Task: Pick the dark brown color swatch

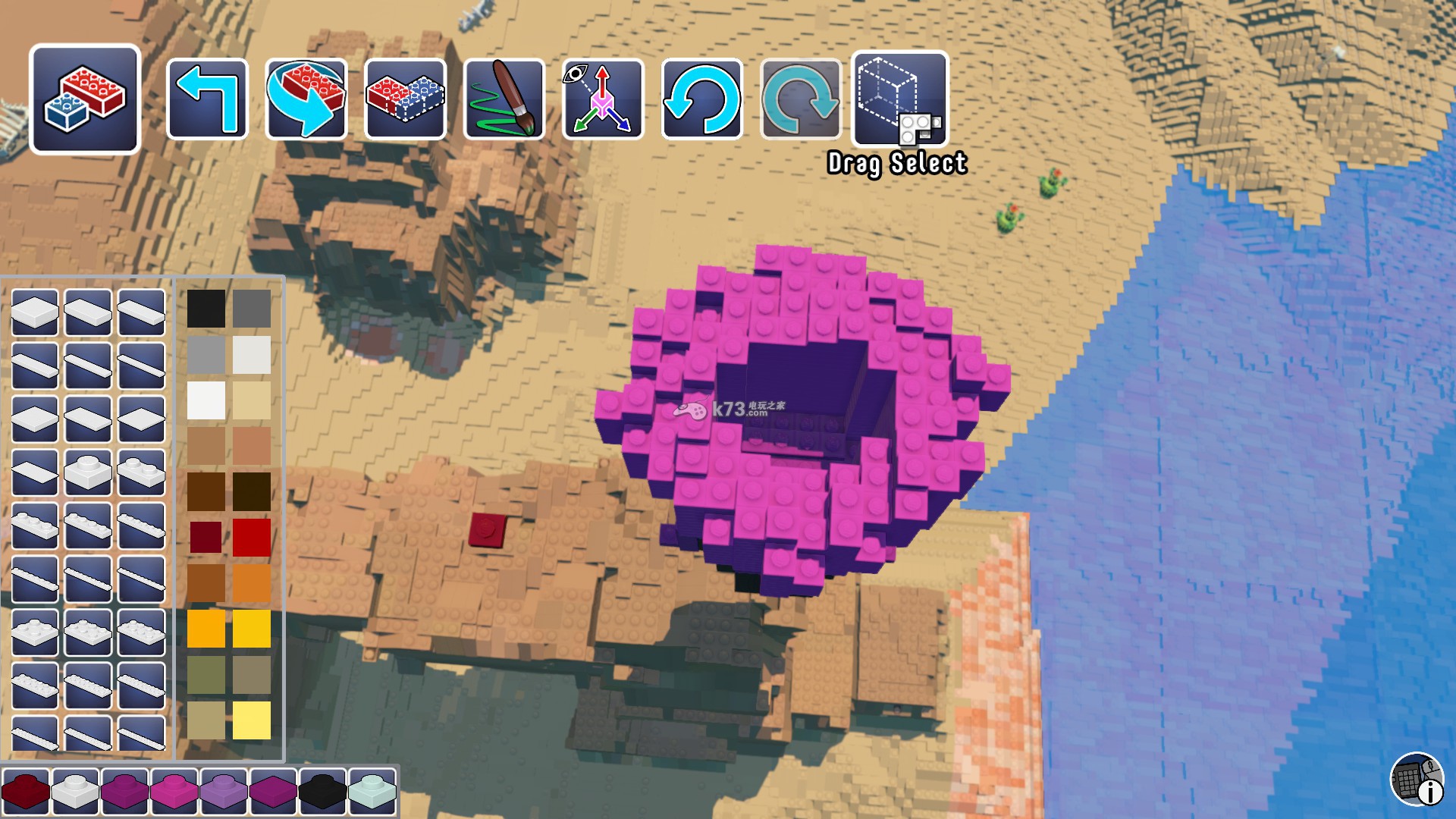Action: [206, 491]
